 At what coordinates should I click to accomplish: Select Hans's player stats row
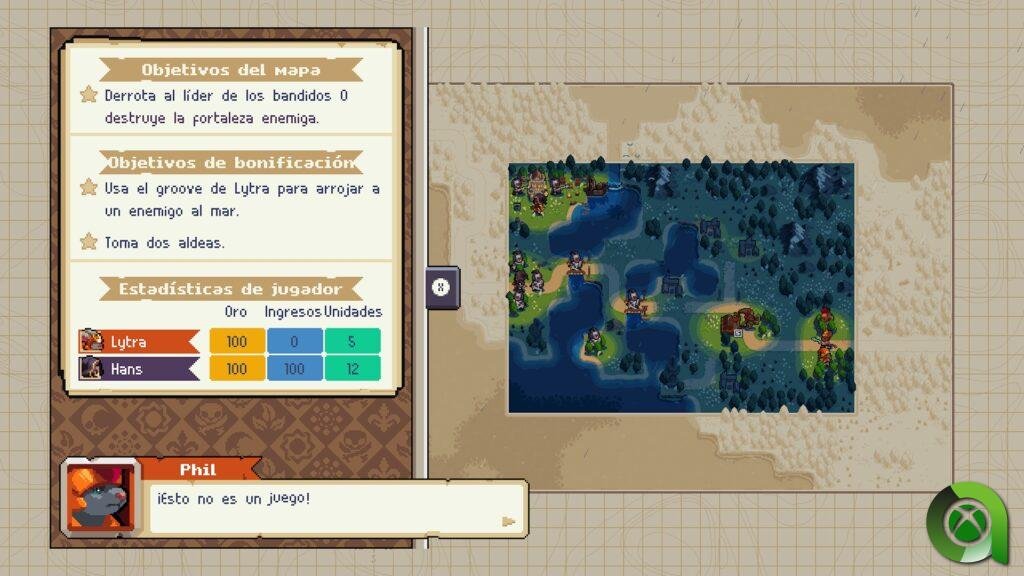tap(230, 369)
